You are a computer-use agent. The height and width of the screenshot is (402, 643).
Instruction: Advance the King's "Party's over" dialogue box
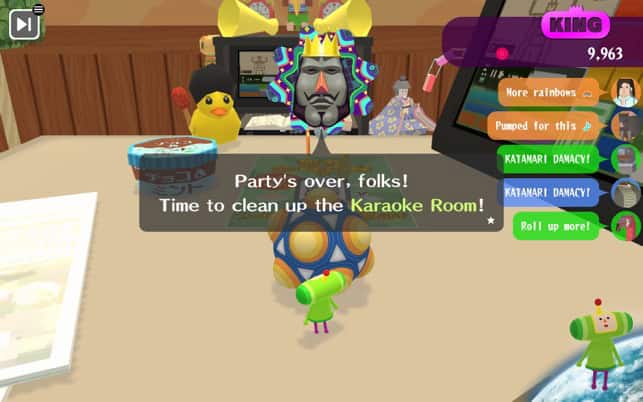[x=319, y=194]
